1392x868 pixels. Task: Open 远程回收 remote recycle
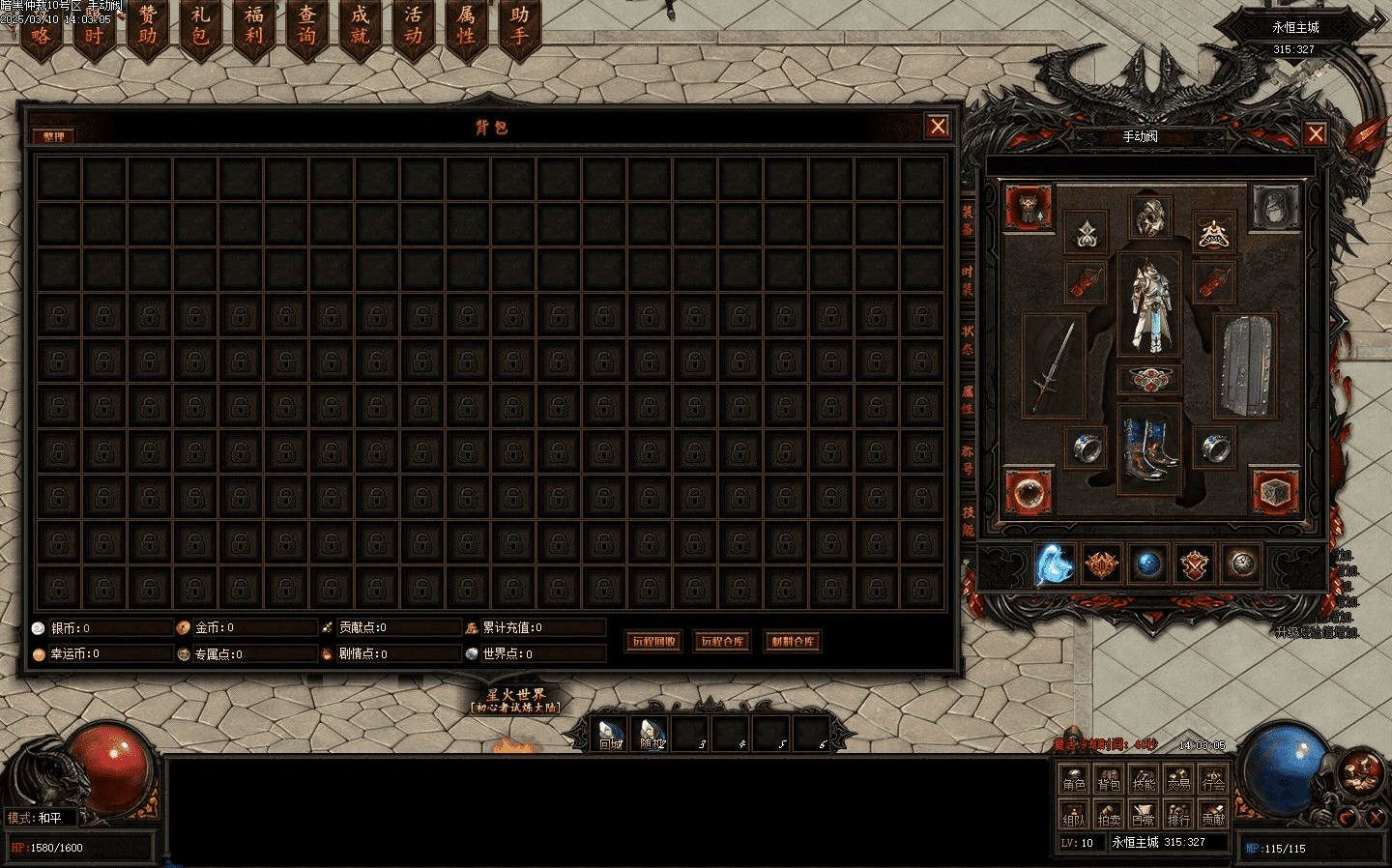click(653, 641)
